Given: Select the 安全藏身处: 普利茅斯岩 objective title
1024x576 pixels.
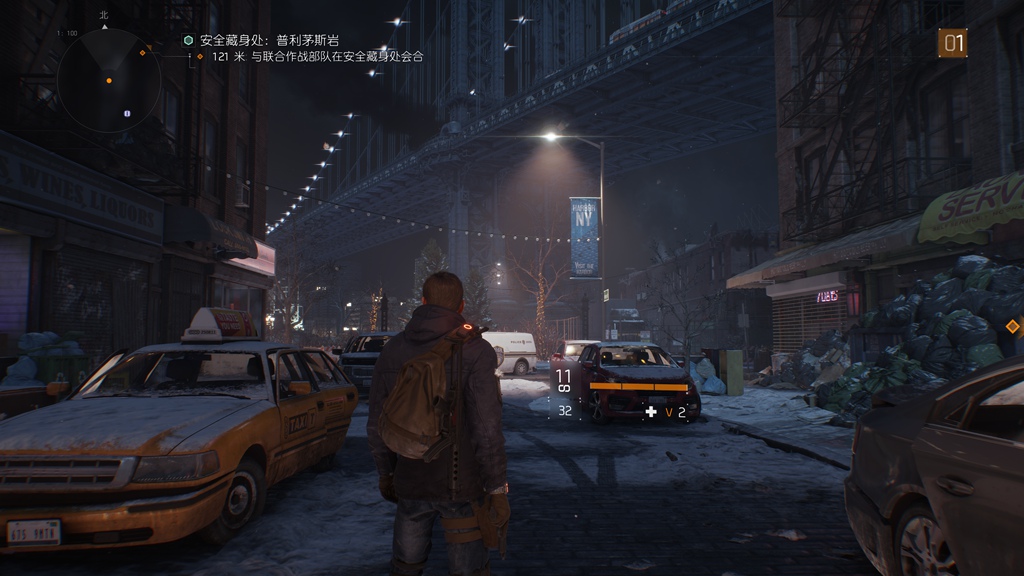Looking at the screenshot, I should tap(268, 40).
